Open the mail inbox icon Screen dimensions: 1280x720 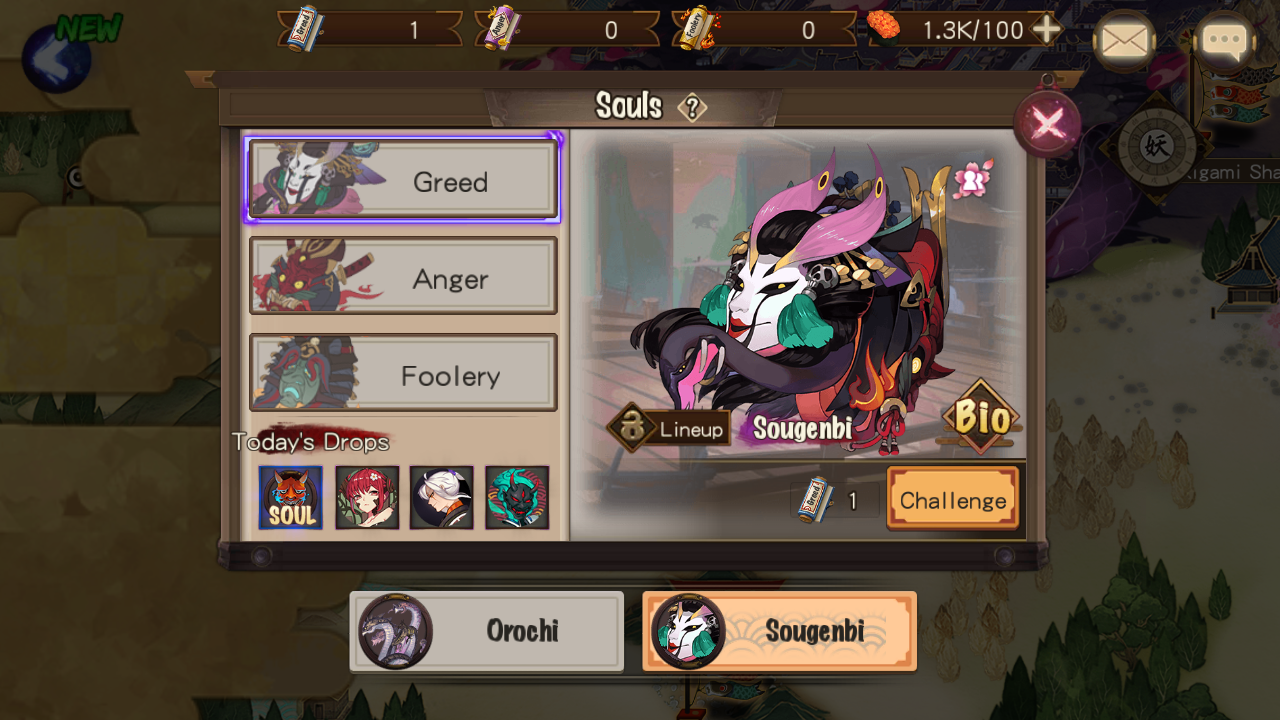point(1124,42)
